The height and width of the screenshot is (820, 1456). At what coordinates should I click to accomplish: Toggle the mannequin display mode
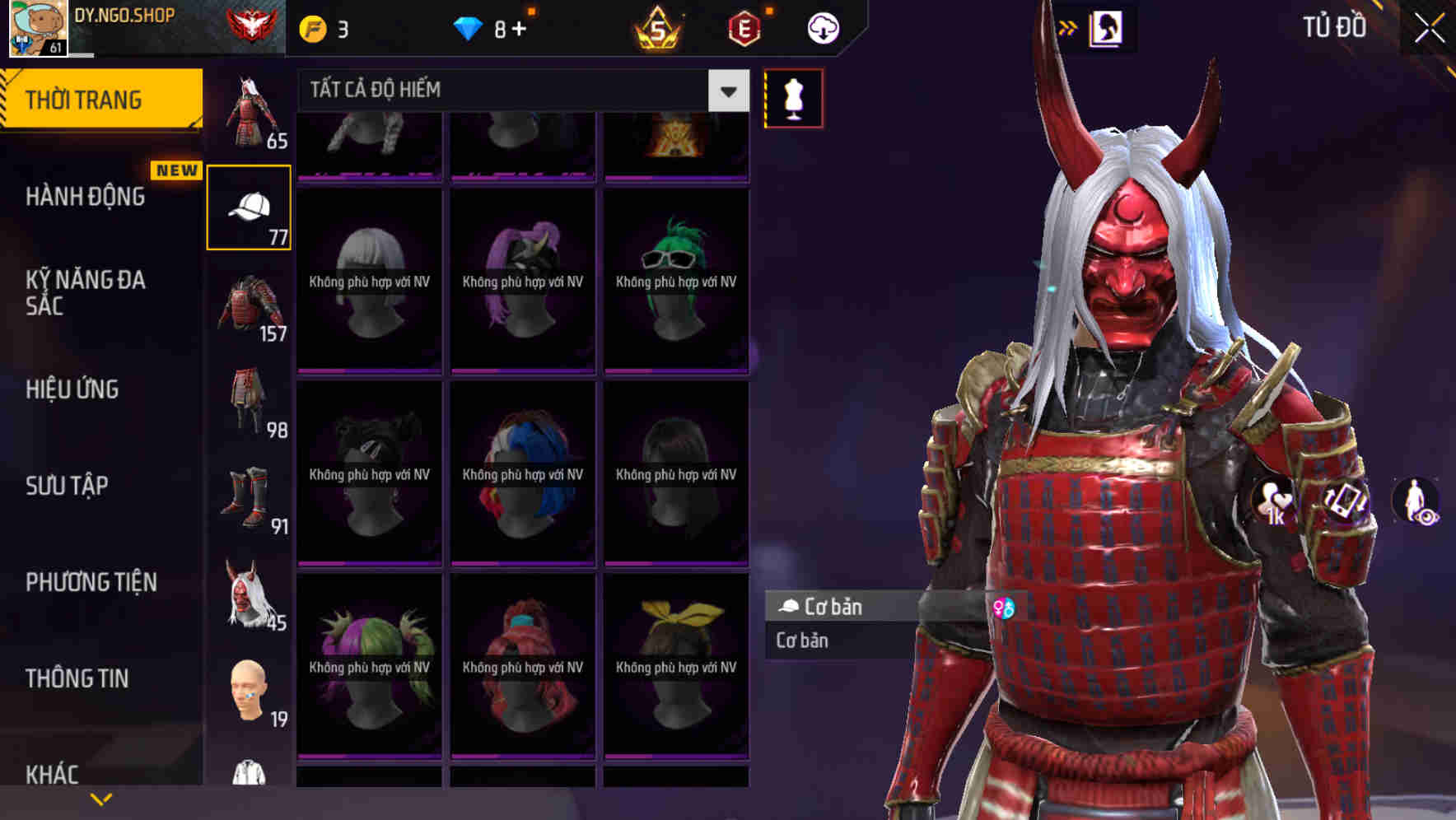[x=792, y=98]
